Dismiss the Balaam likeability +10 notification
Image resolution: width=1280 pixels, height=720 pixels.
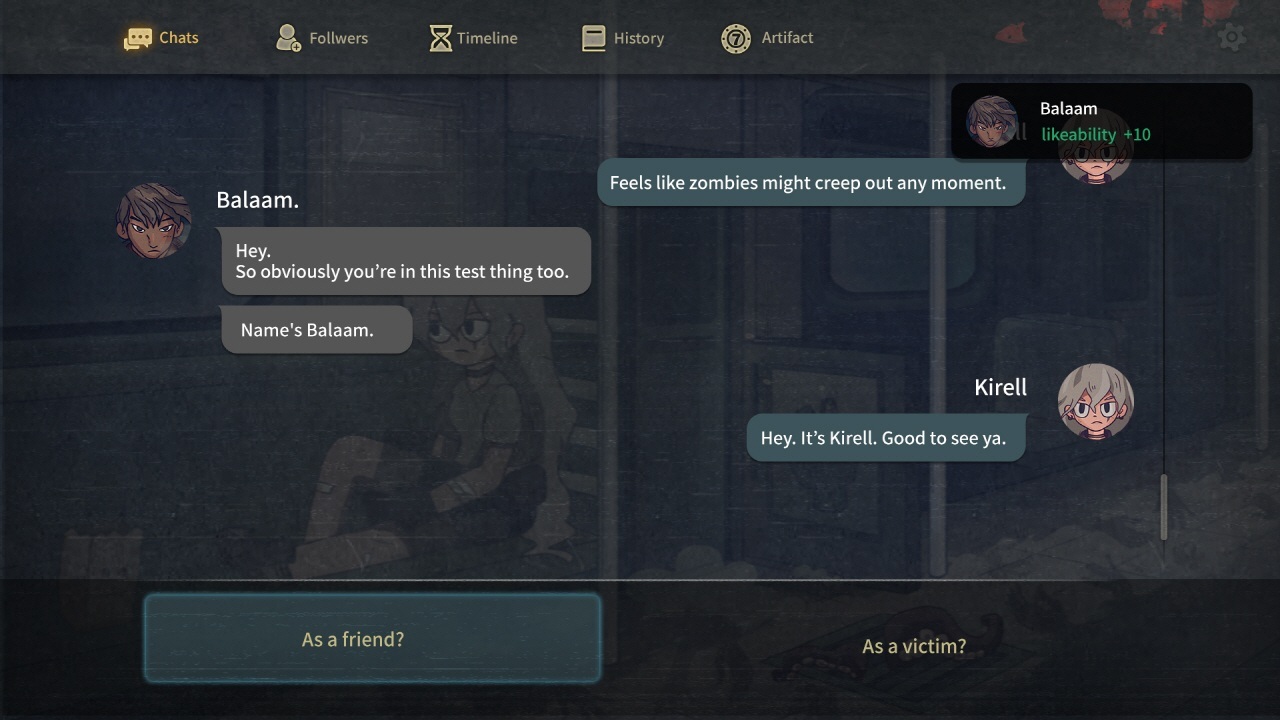coord(1100,120)
